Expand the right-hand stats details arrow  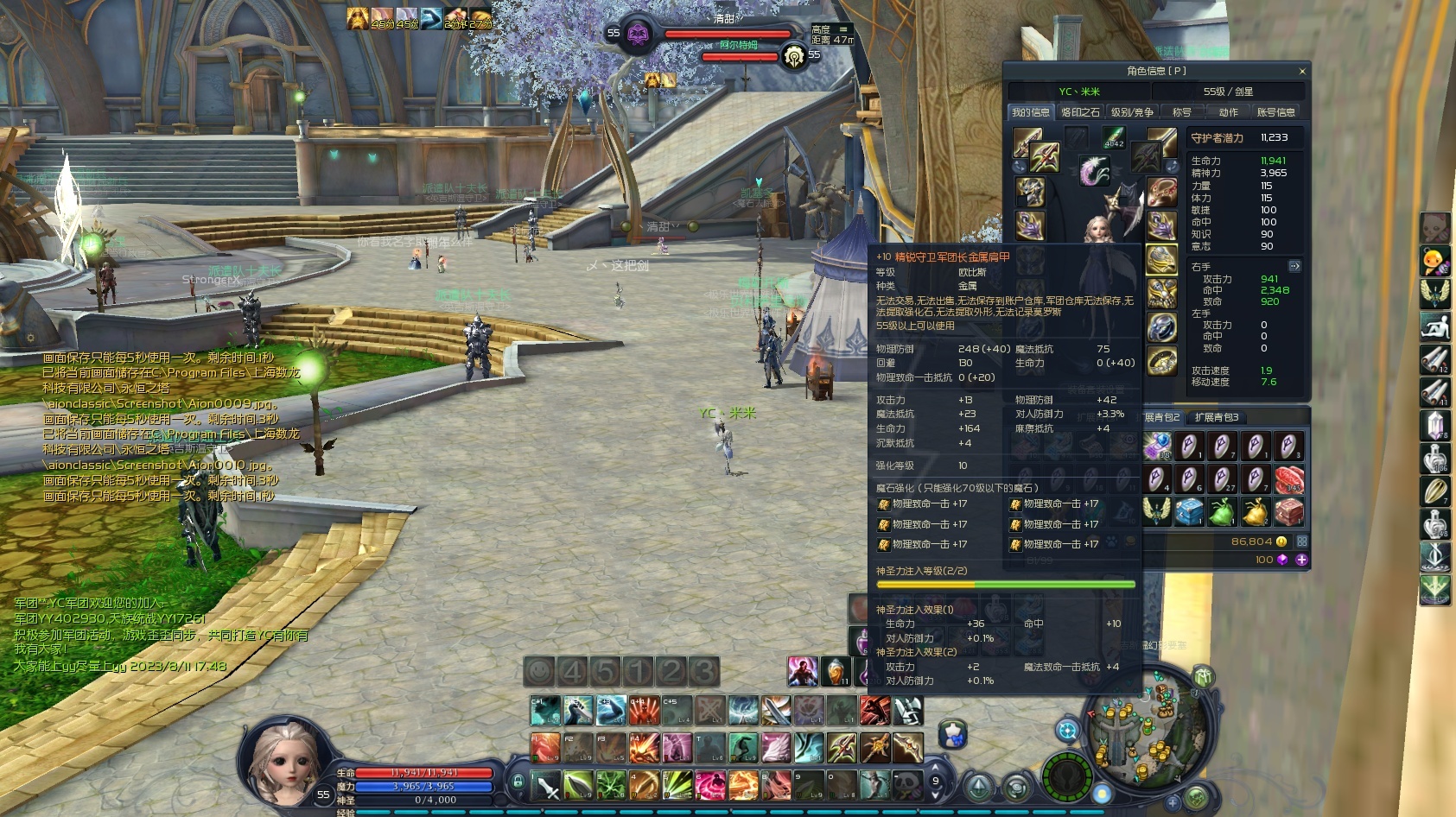tap(1294, 266)
